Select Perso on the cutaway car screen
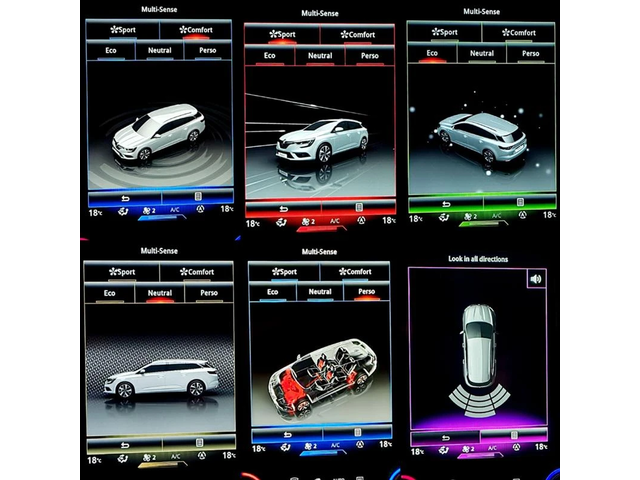This screenshot has height=480, width=640. 367,292
